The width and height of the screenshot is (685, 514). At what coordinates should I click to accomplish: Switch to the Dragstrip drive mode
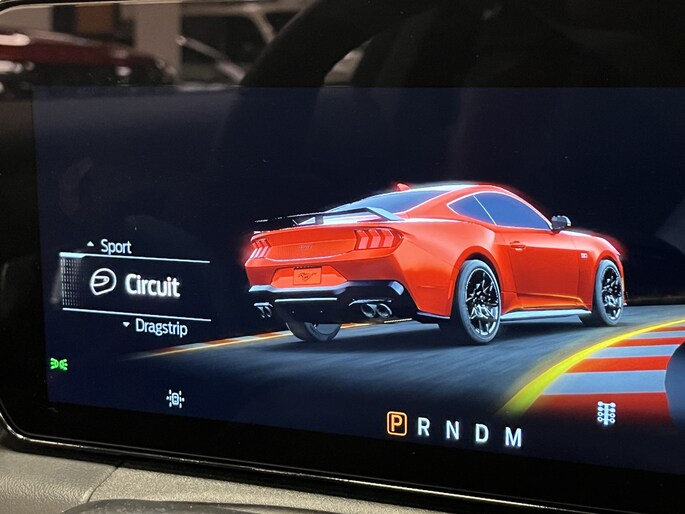coord(163,326)
